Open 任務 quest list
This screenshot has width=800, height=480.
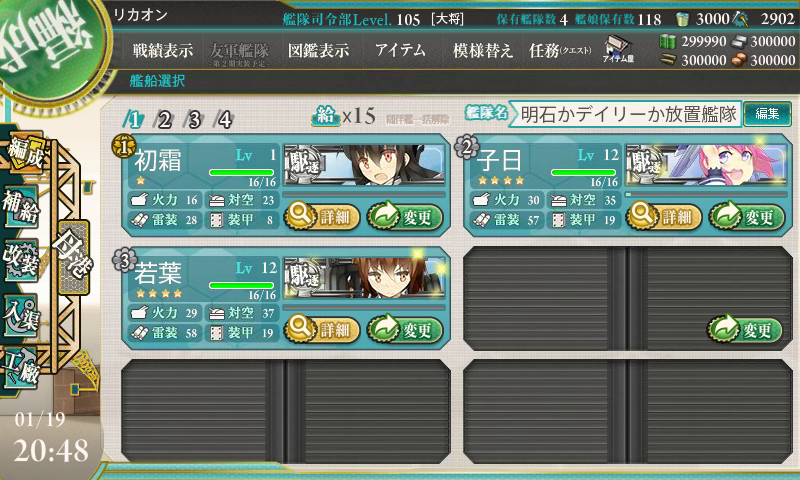[559, 50]
